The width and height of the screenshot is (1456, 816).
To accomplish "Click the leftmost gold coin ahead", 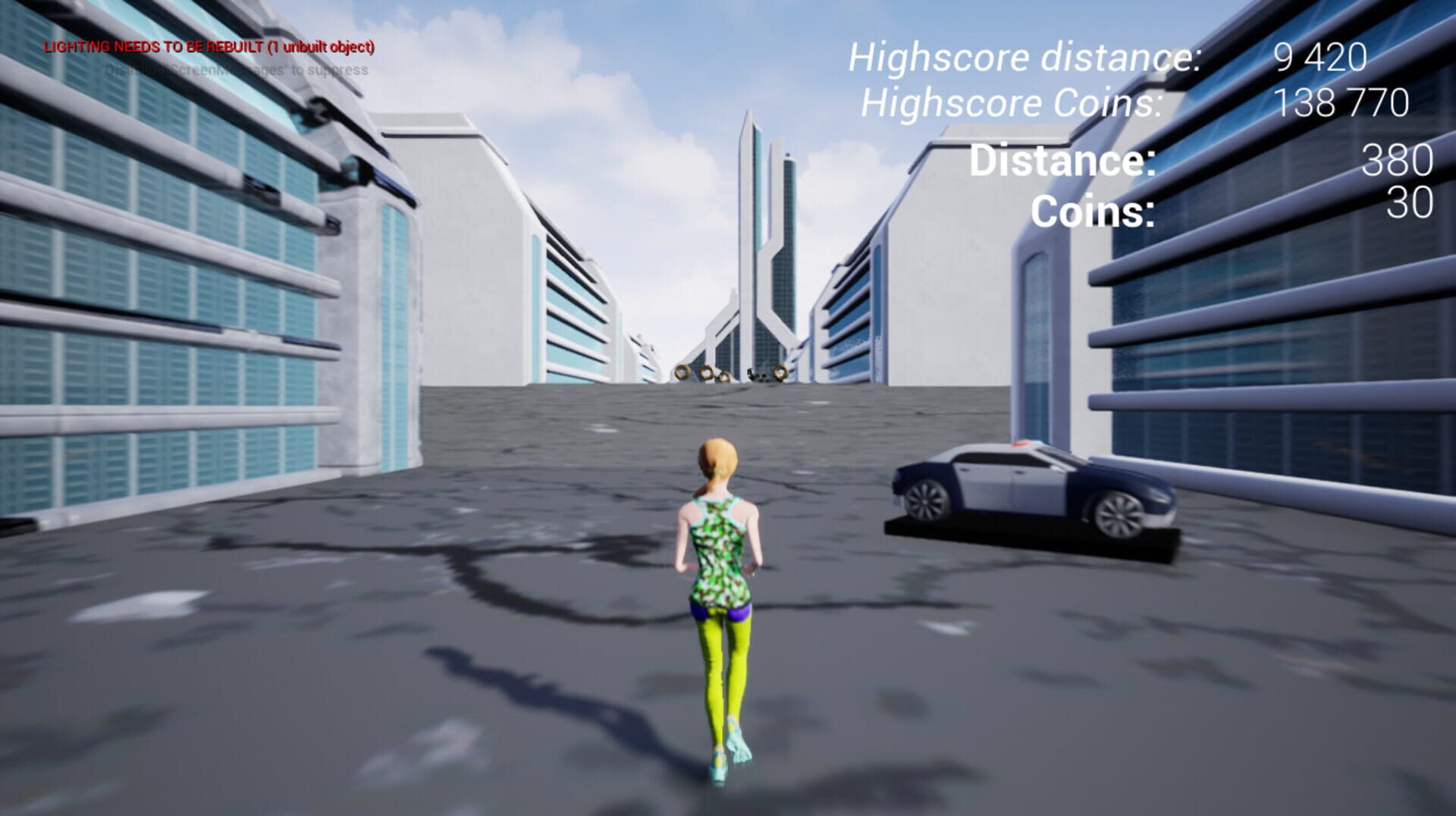I will (x=680, y=372).
